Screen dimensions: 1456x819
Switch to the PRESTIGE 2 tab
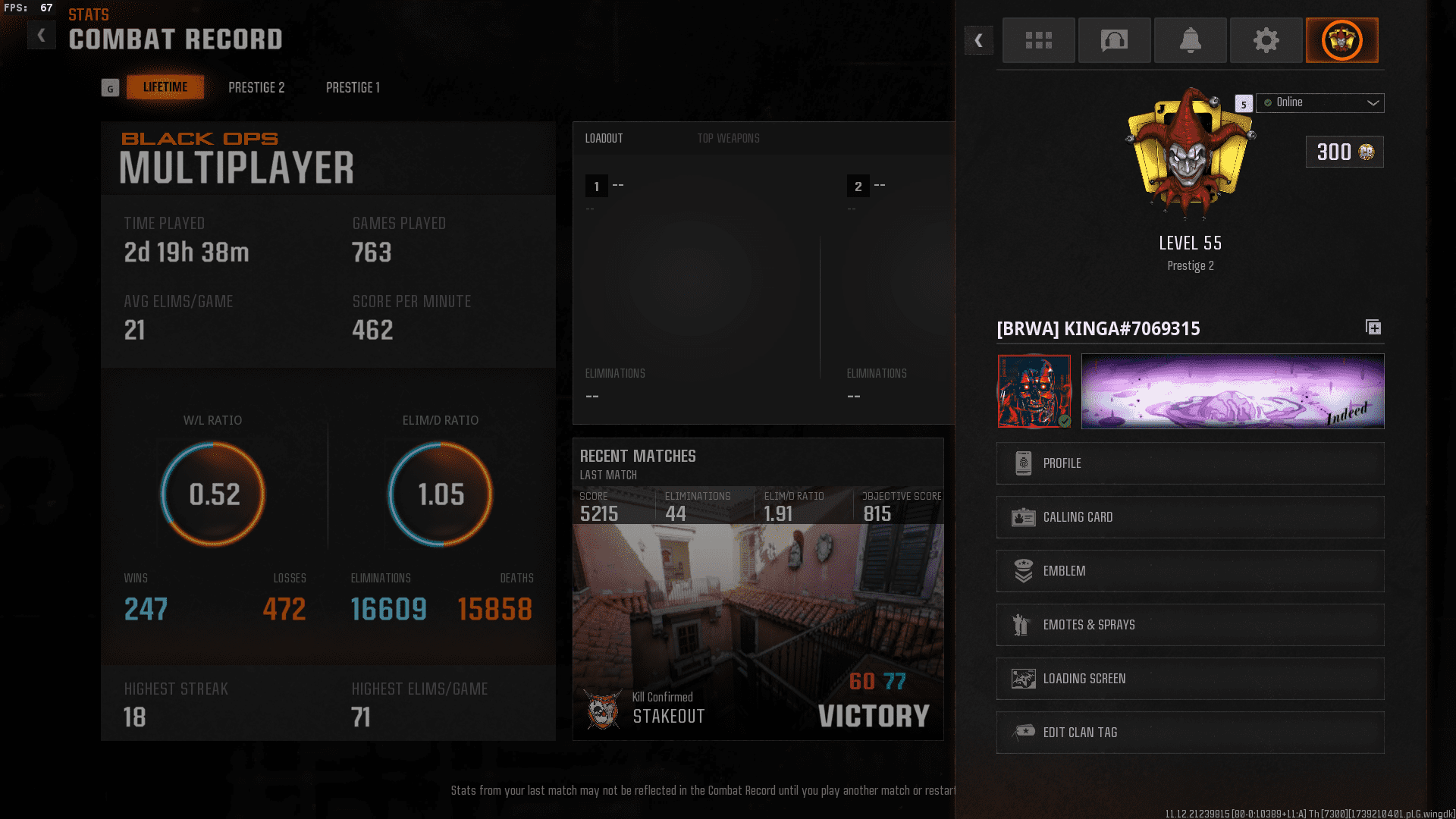pyautogui.click(x=256, y=87)
